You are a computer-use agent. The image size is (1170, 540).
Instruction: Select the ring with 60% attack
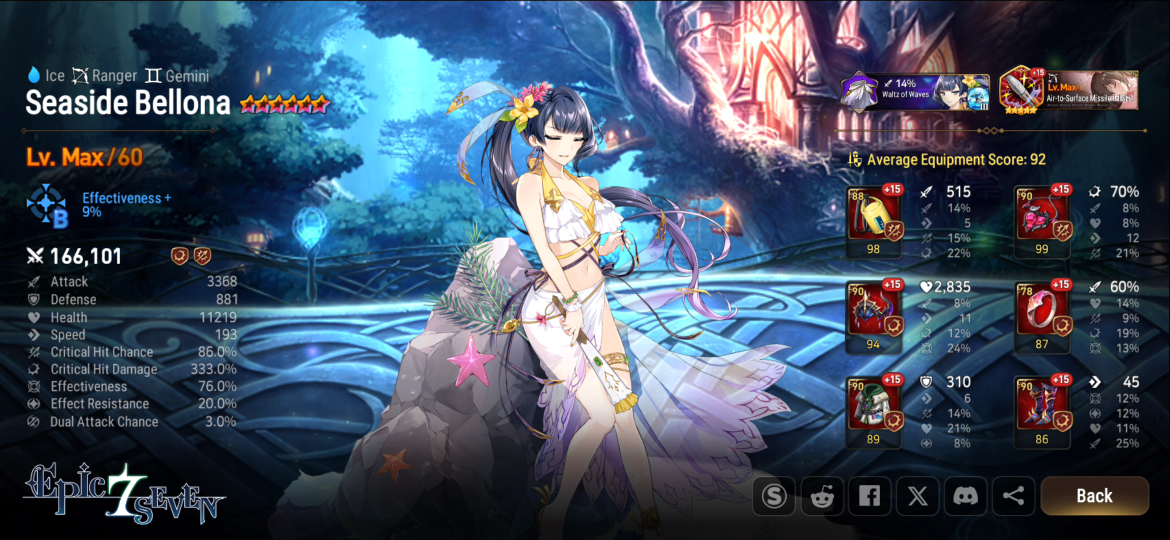click(x=1041, y=311)
